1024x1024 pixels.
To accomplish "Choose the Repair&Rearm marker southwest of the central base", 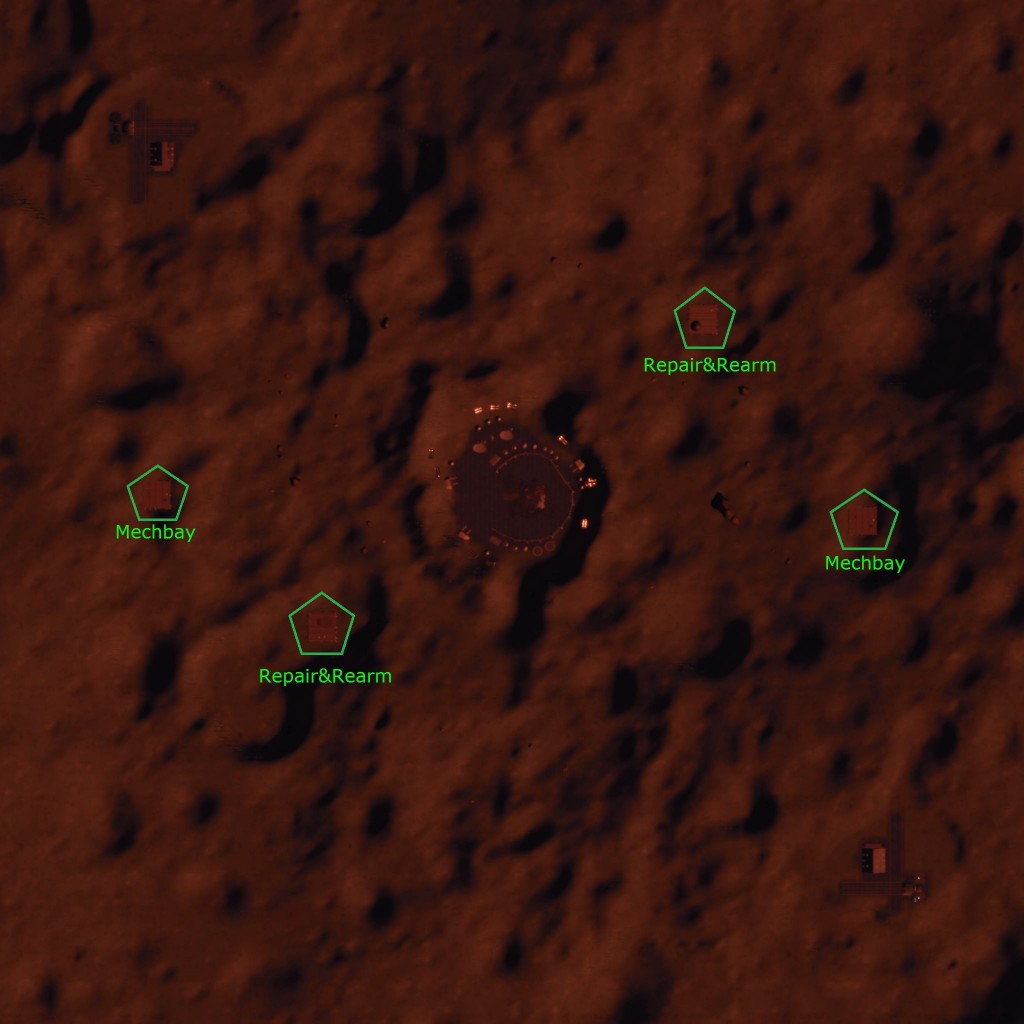I will click(322, 625).
